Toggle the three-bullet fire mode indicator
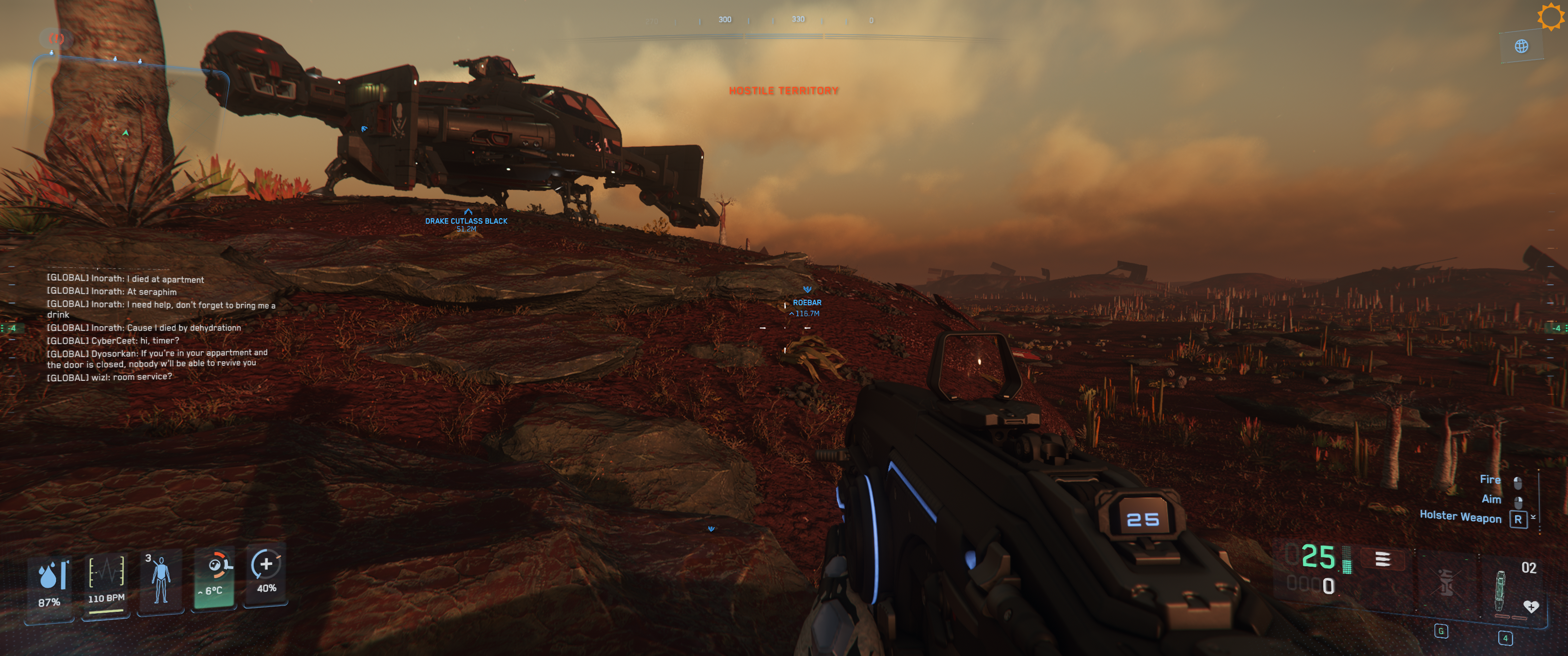The image size is (1568, 656). point(1382,559)
